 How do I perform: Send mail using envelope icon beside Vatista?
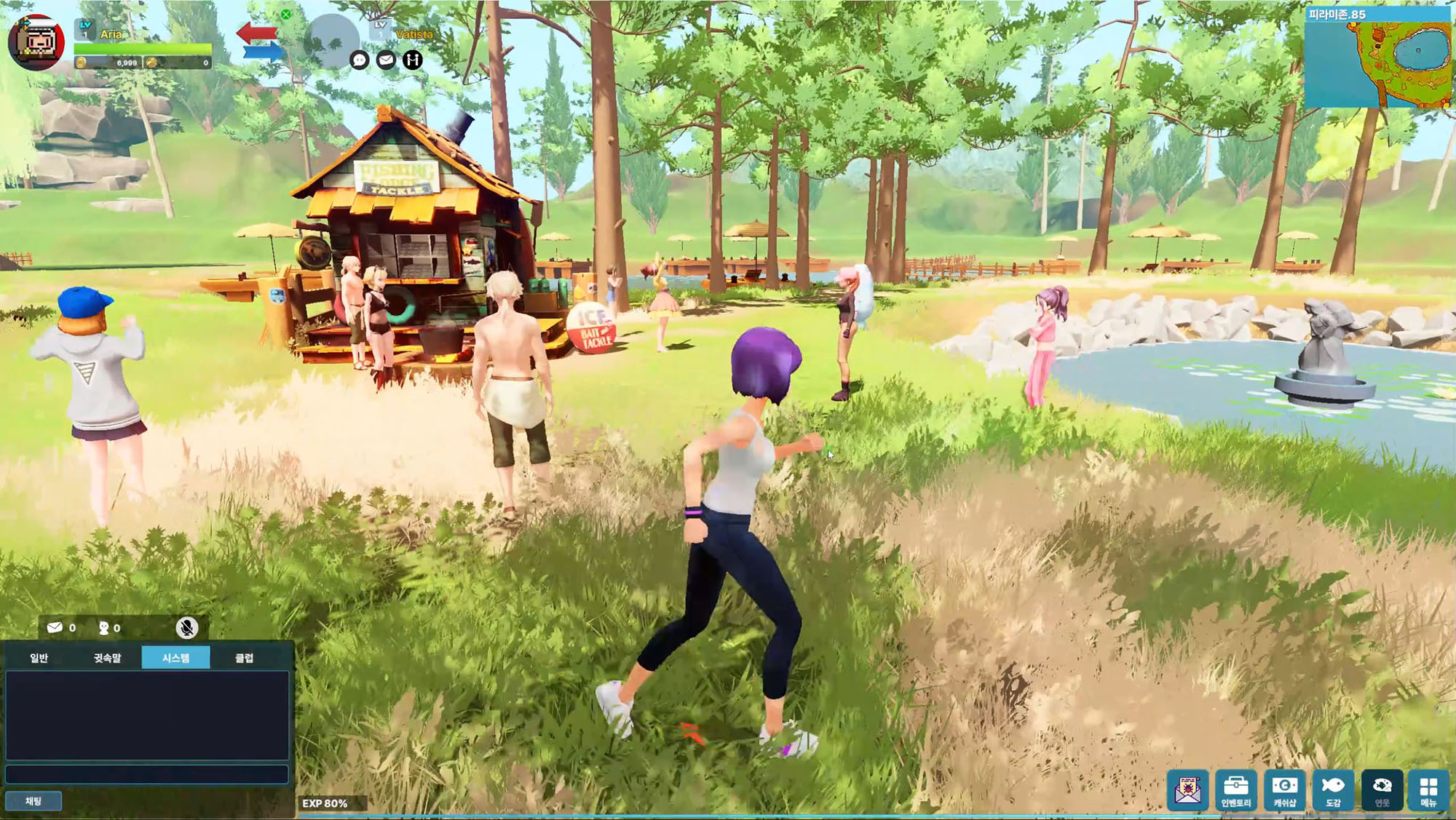pyautogui.click(x=386, y=60)
